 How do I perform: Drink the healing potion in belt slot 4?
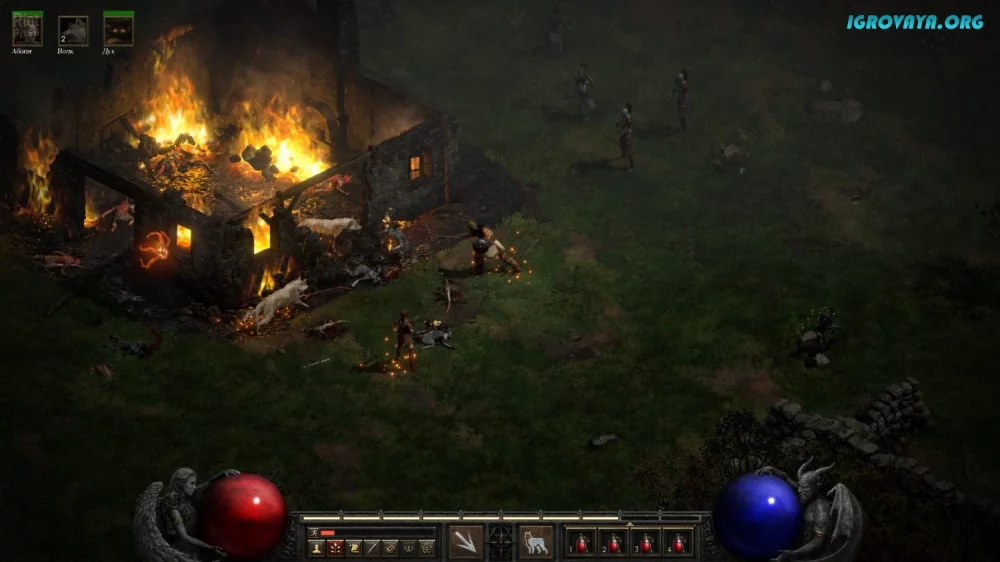pyautogui.click(x=679, y=542)
